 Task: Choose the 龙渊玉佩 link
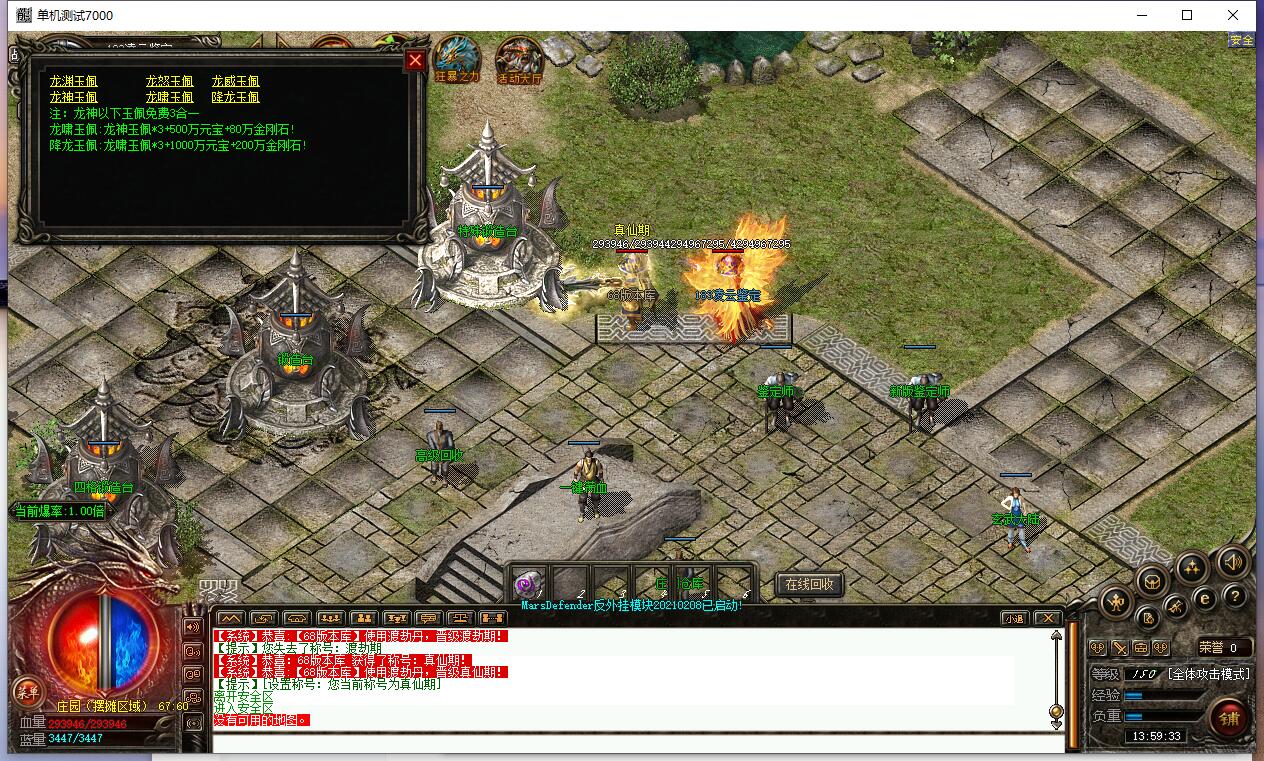coord(73,81)
